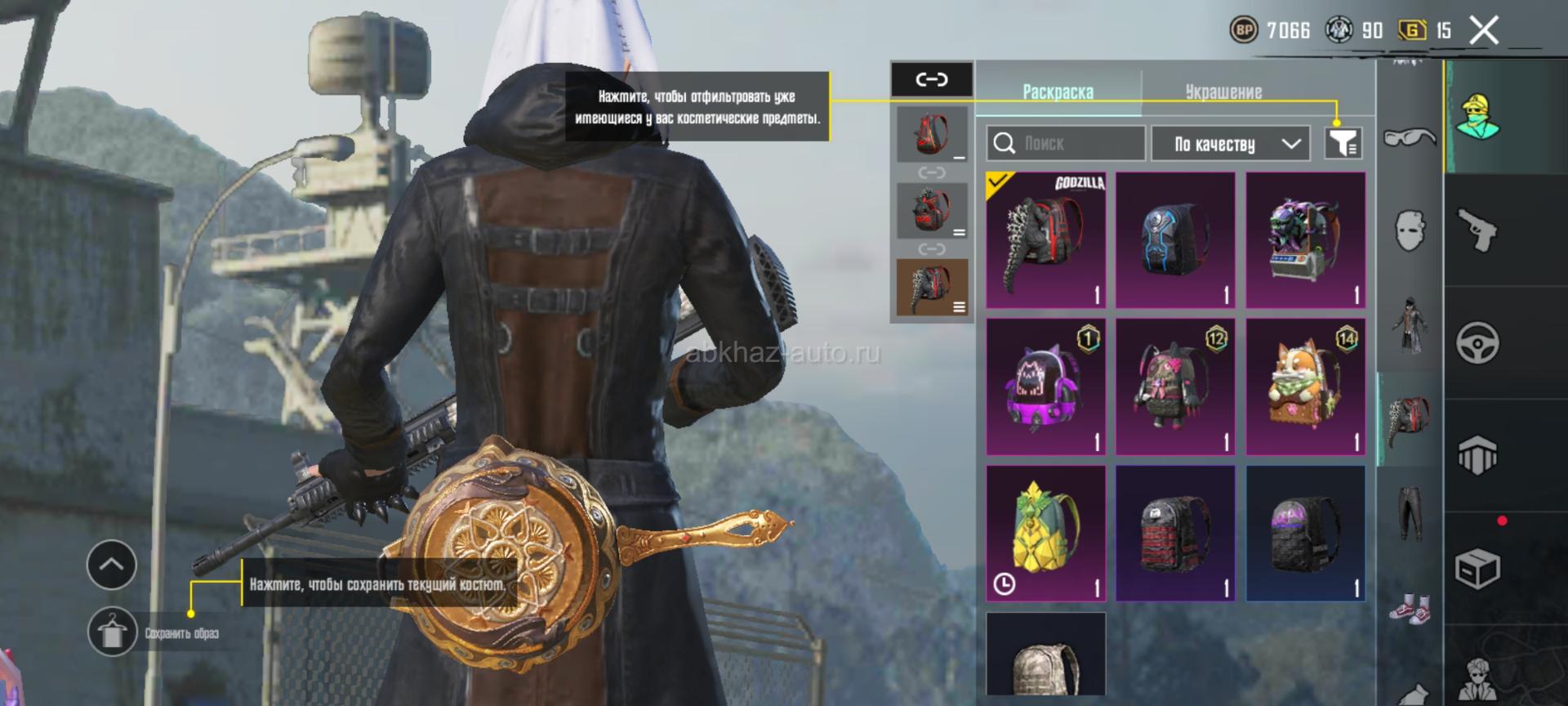1568x706 pixels.
Task: Choose the purple cat-face backpack
Action: (x=1045, y=387)
